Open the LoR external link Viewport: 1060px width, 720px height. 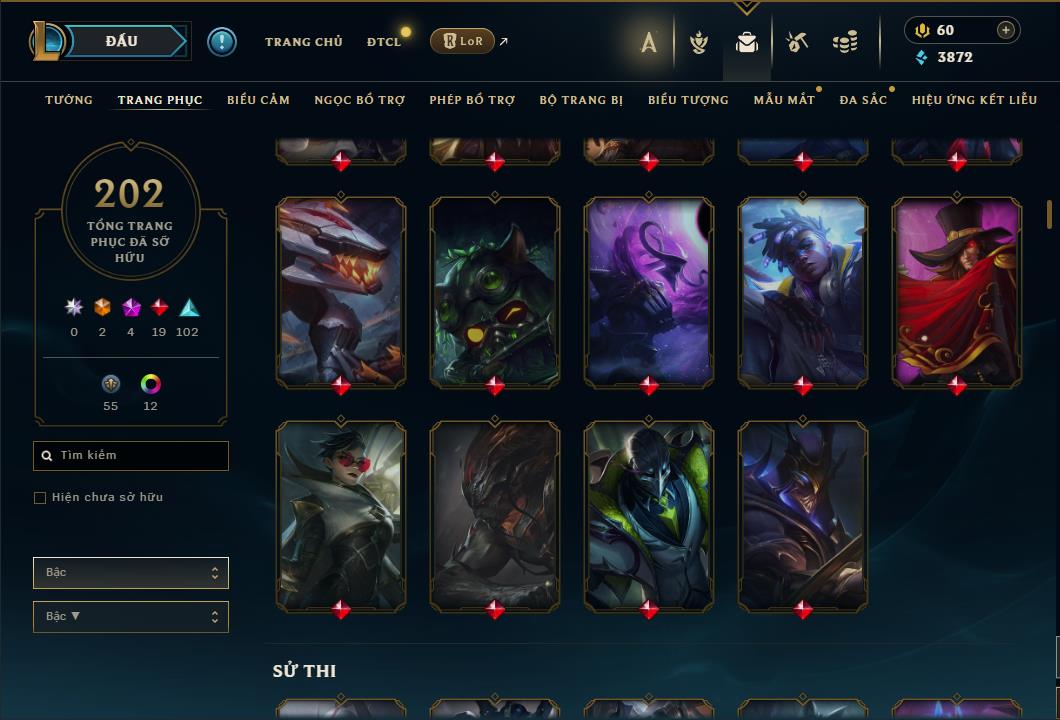pos(462,41)
